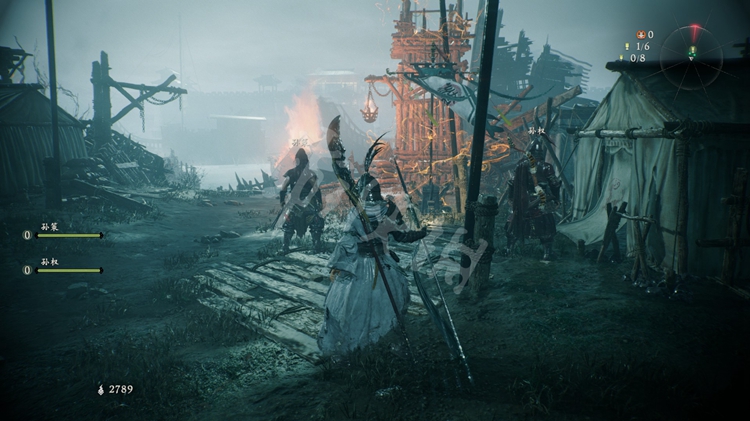
Task: Select ally 孙权 in the party list
Action: tap(64, 268)
